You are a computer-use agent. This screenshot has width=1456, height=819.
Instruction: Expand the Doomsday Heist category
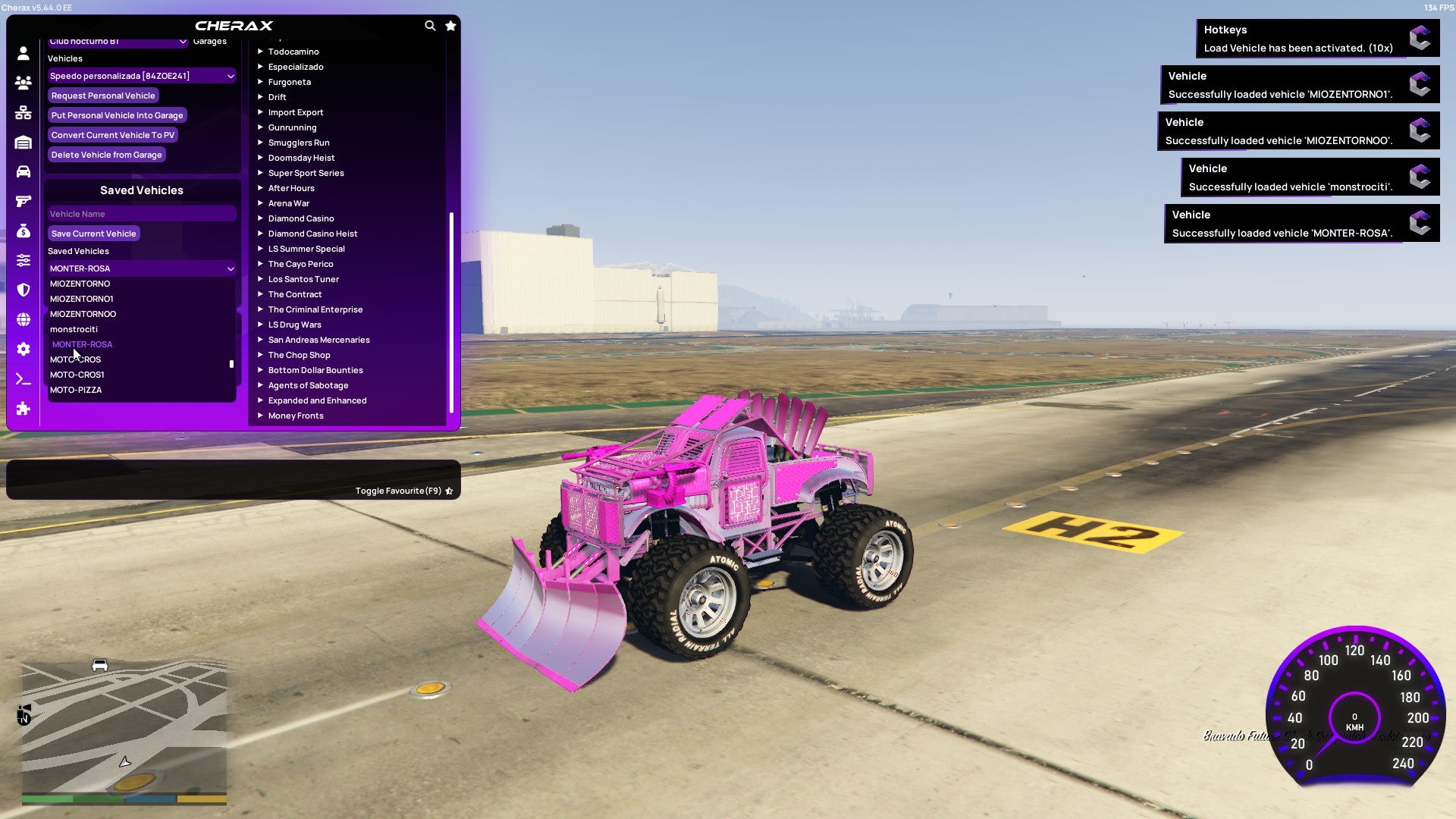pyautogui.click(x=301, y=158)
